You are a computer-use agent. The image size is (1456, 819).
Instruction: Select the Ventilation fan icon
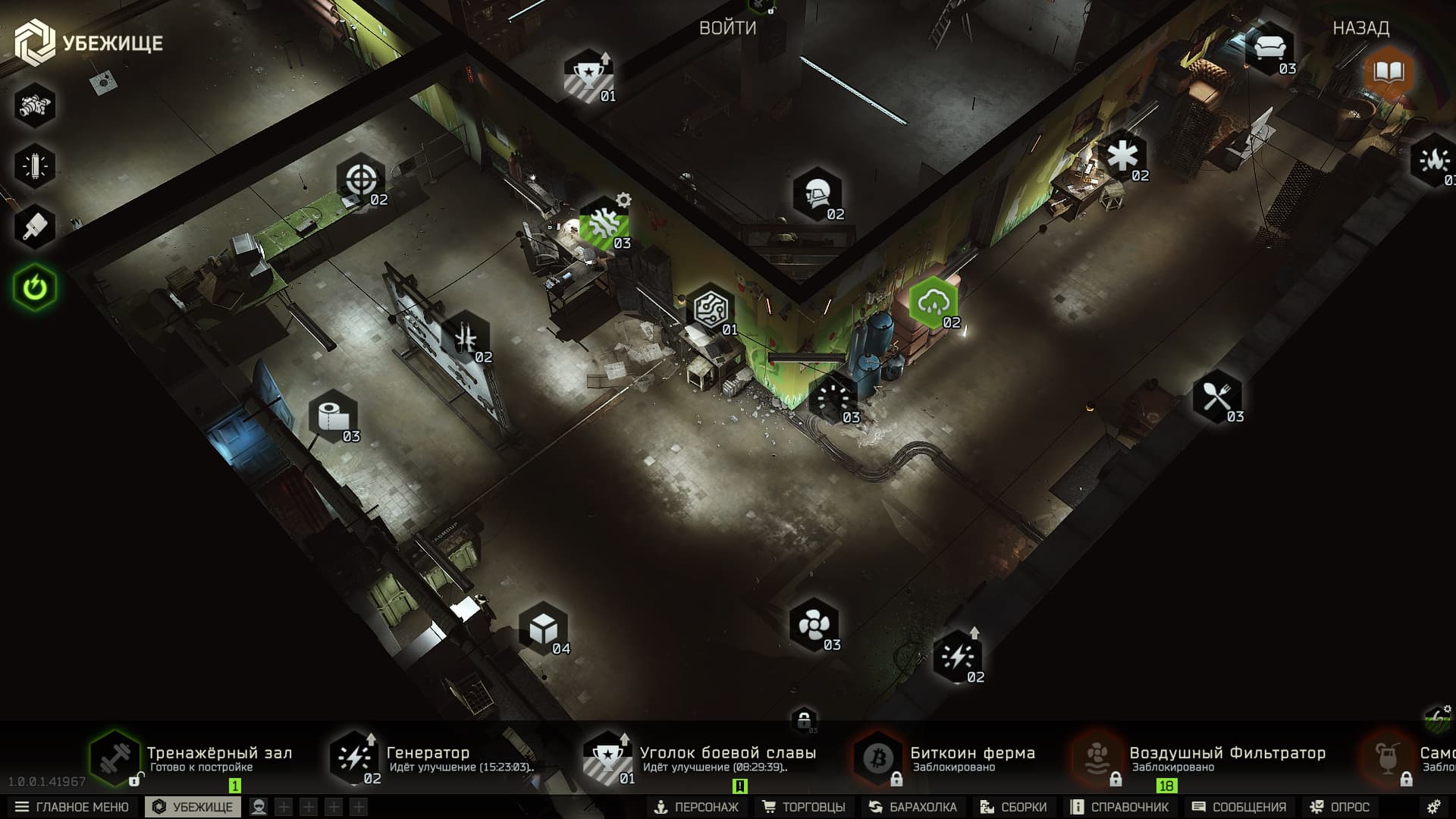point(814,626)
